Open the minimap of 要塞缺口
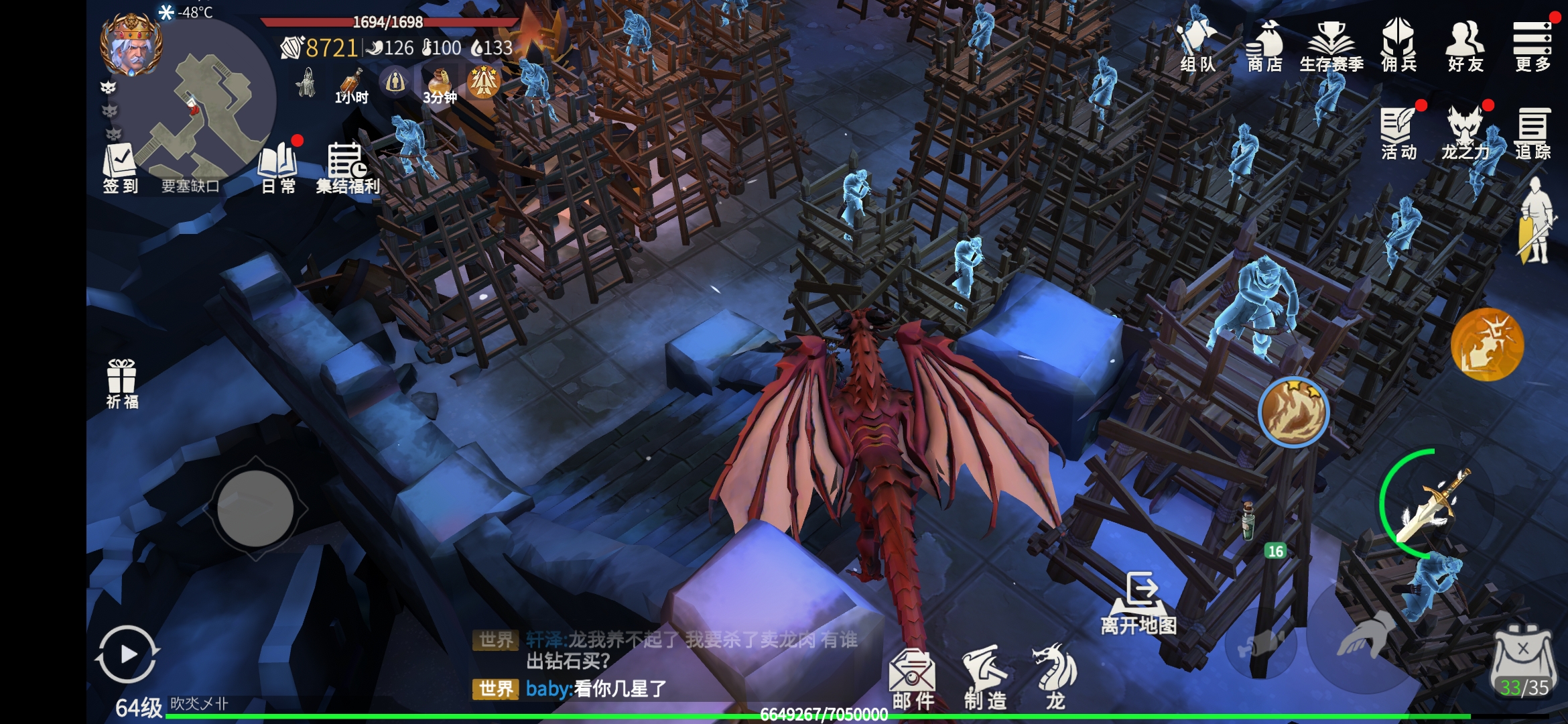This screenshot has width=1568, height=724. pyautogui.click(x=214, y=107)
